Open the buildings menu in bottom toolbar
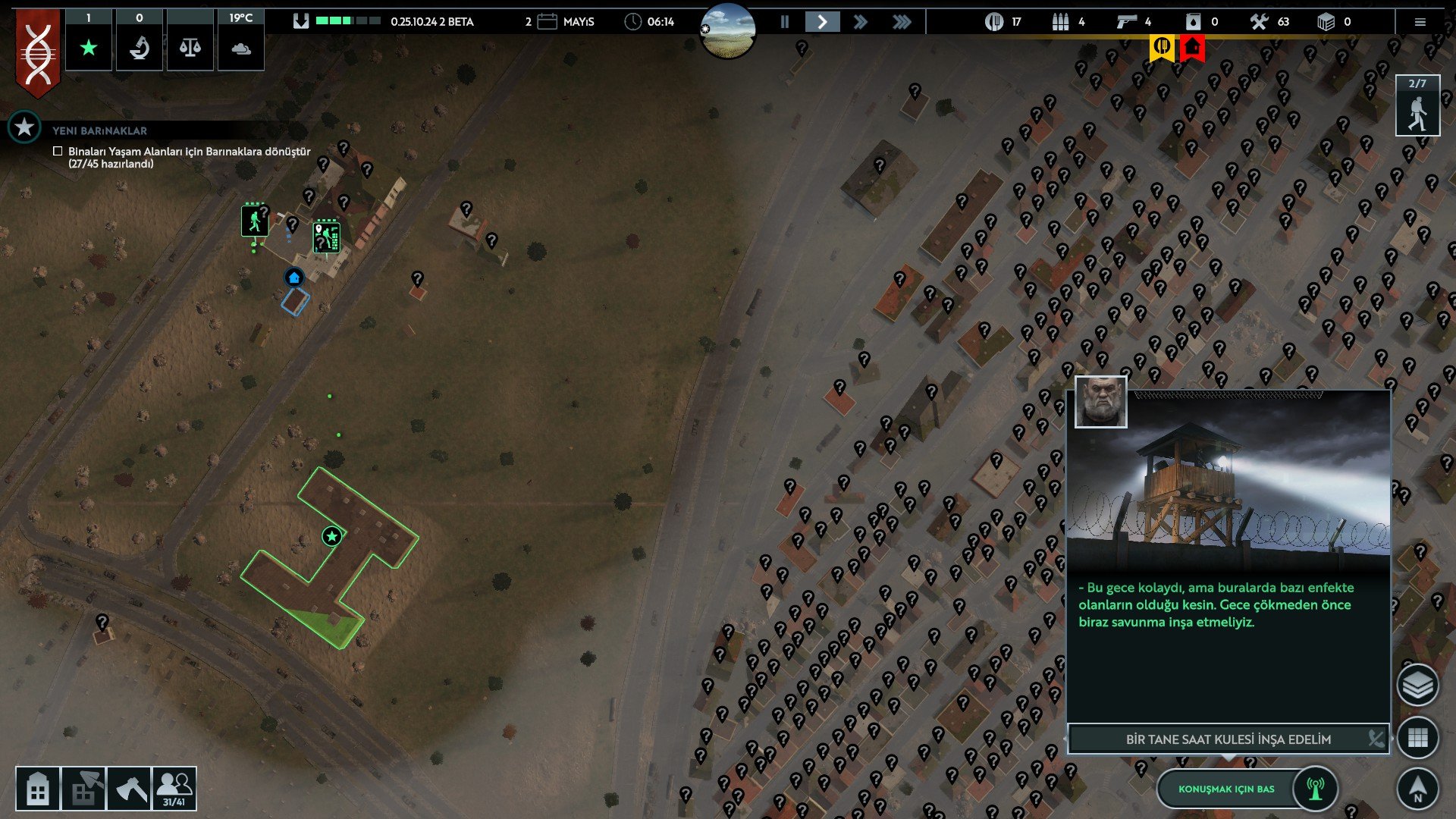Screen dimensions: 1456x819 point(37,789)
